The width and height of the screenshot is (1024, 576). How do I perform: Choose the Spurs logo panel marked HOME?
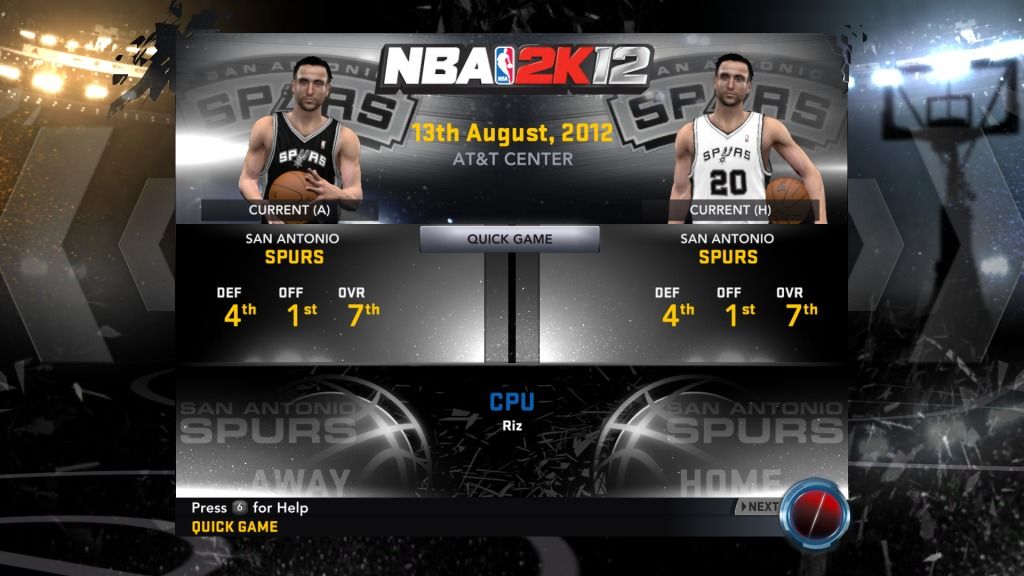click(x=725, y=440)
